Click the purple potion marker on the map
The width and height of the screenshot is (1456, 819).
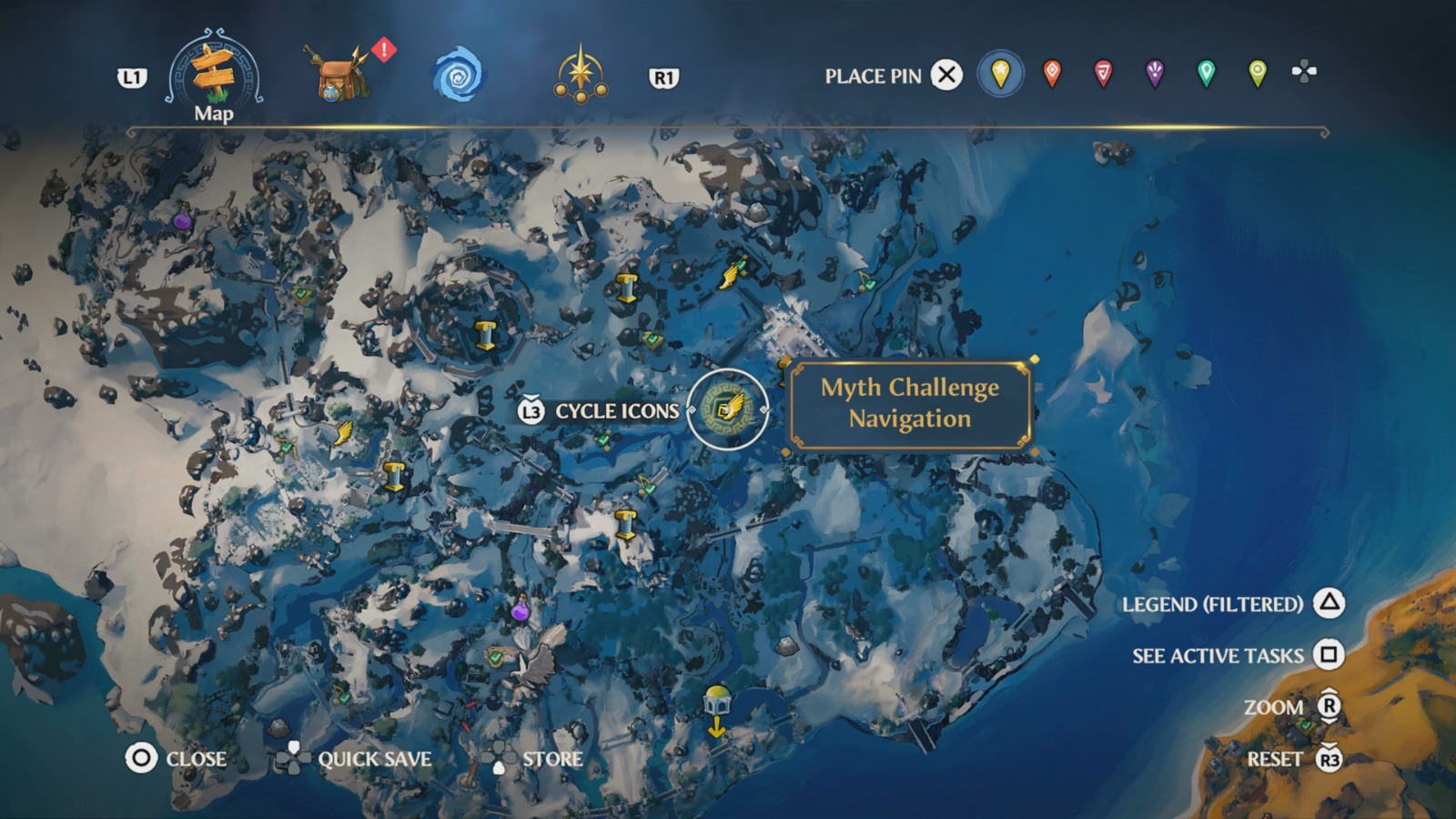pos(521,612)
